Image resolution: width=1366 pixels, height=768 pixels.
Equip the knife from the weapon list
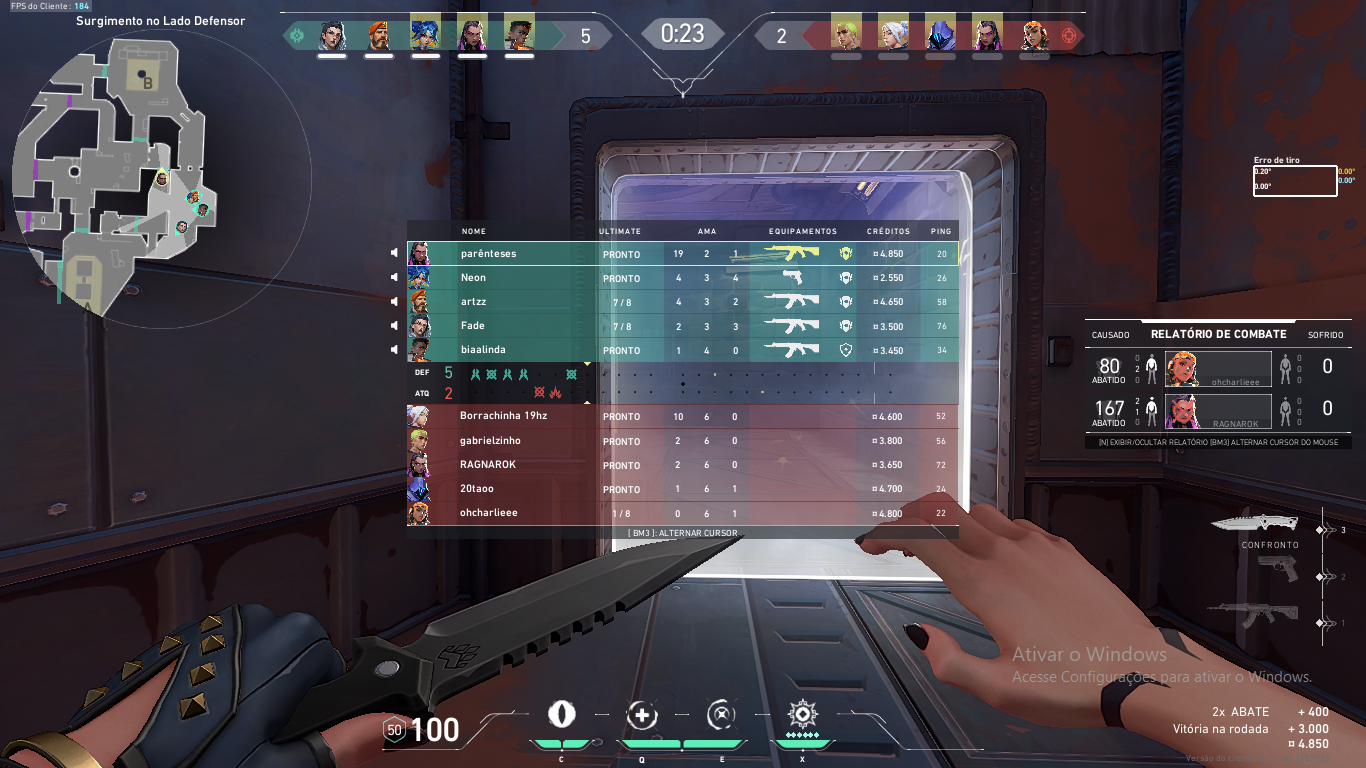click(1255, 523)
